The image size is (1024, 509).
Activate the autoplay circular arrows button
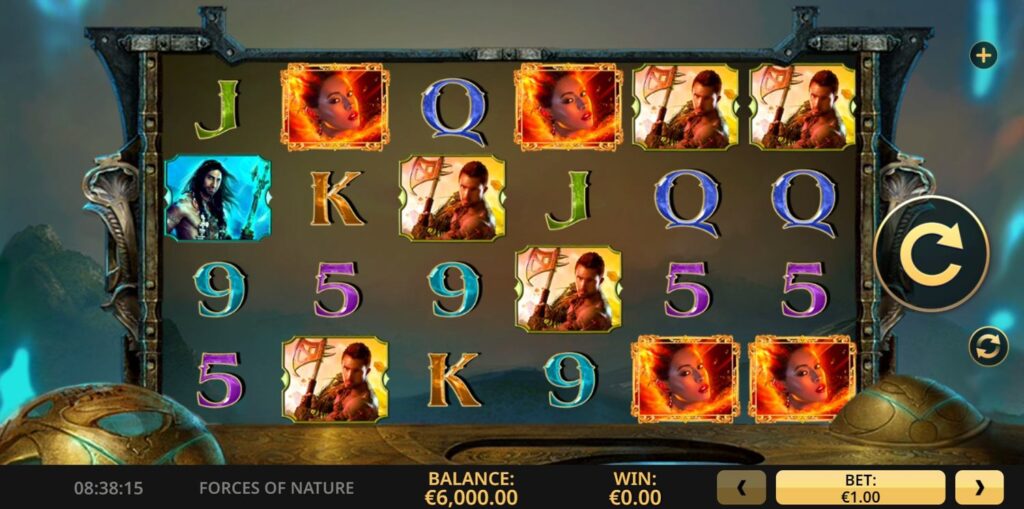pos(987,346)
